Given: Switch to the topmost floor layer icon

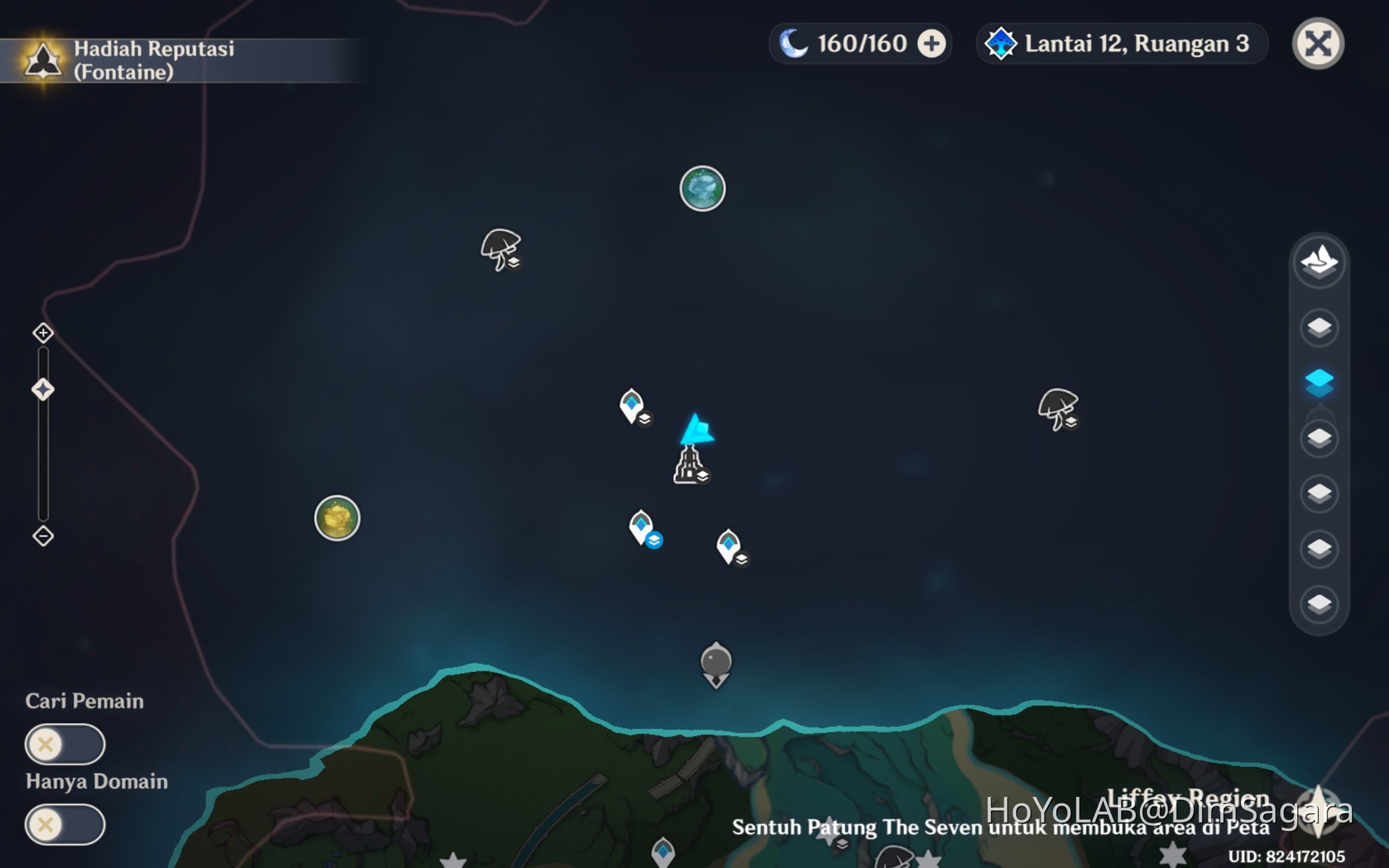Looking at the screenshot, I should (1318, 327).
